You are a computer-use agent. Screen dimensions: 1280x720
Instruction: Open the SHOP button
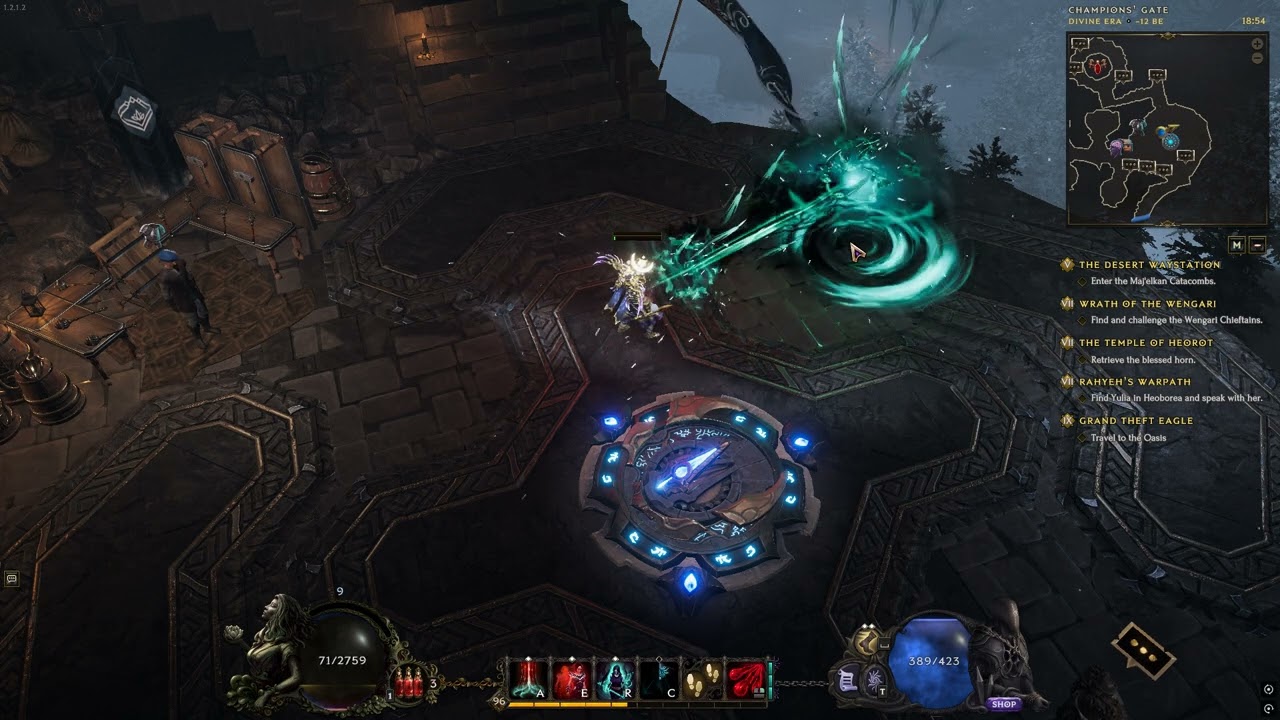(x=1004, y=704)
